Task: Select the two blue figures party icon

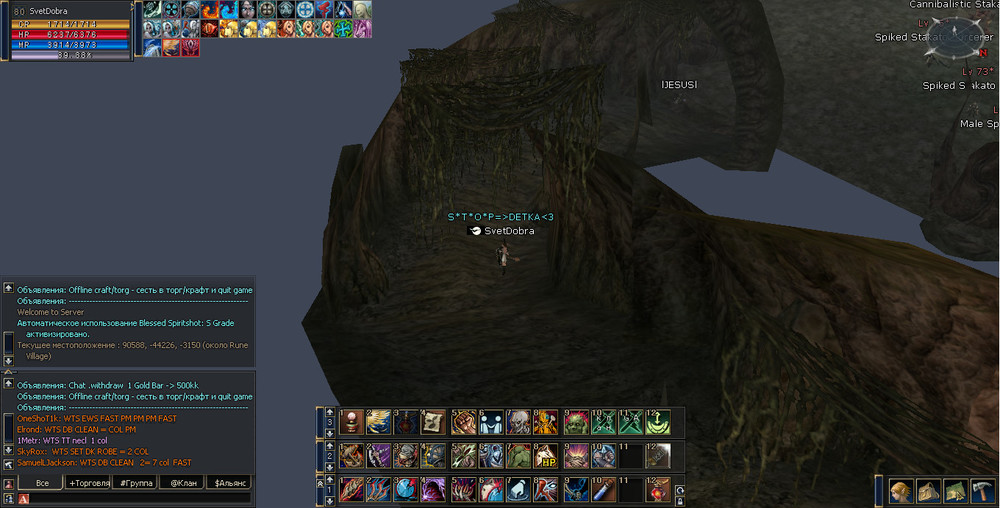Action: coord(490,422)
